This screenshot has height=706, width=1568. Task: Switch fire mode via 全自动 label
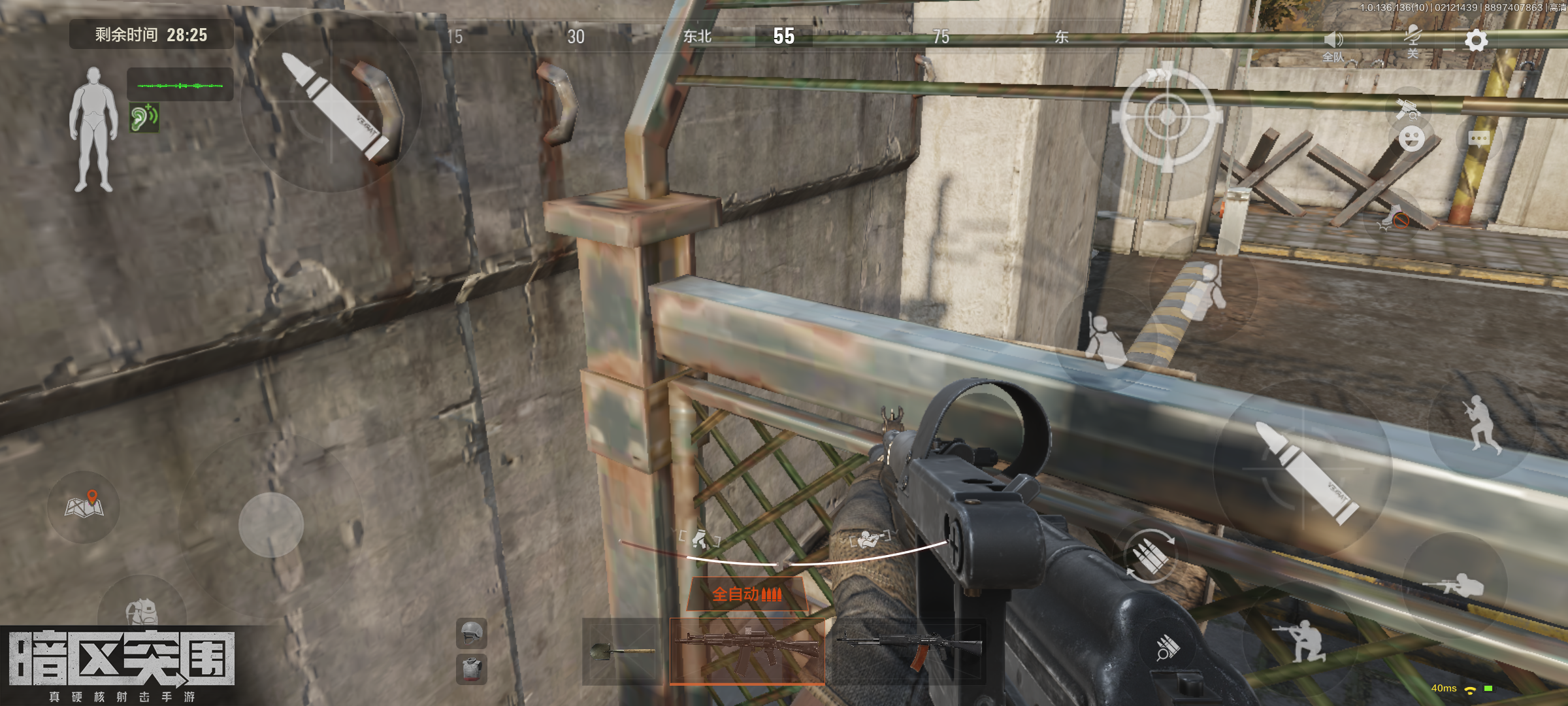click(x=747, y=594)
